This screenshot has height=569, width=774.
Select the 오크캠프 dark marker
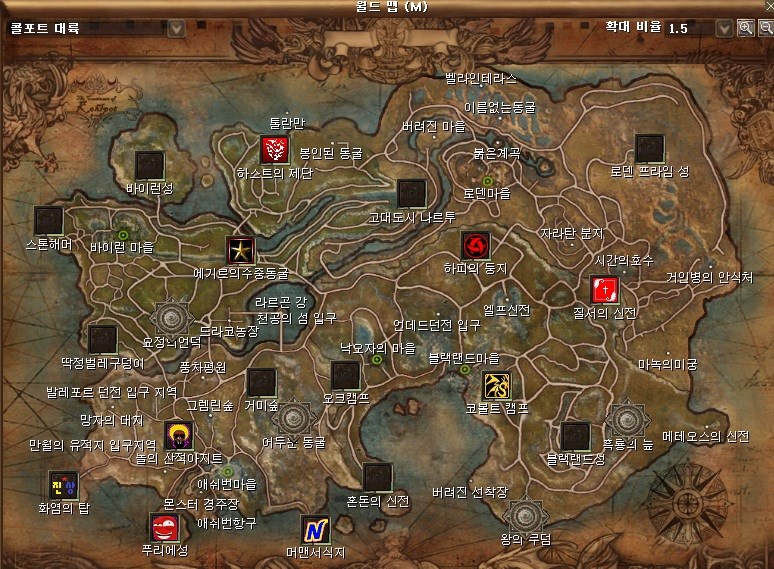345,376
